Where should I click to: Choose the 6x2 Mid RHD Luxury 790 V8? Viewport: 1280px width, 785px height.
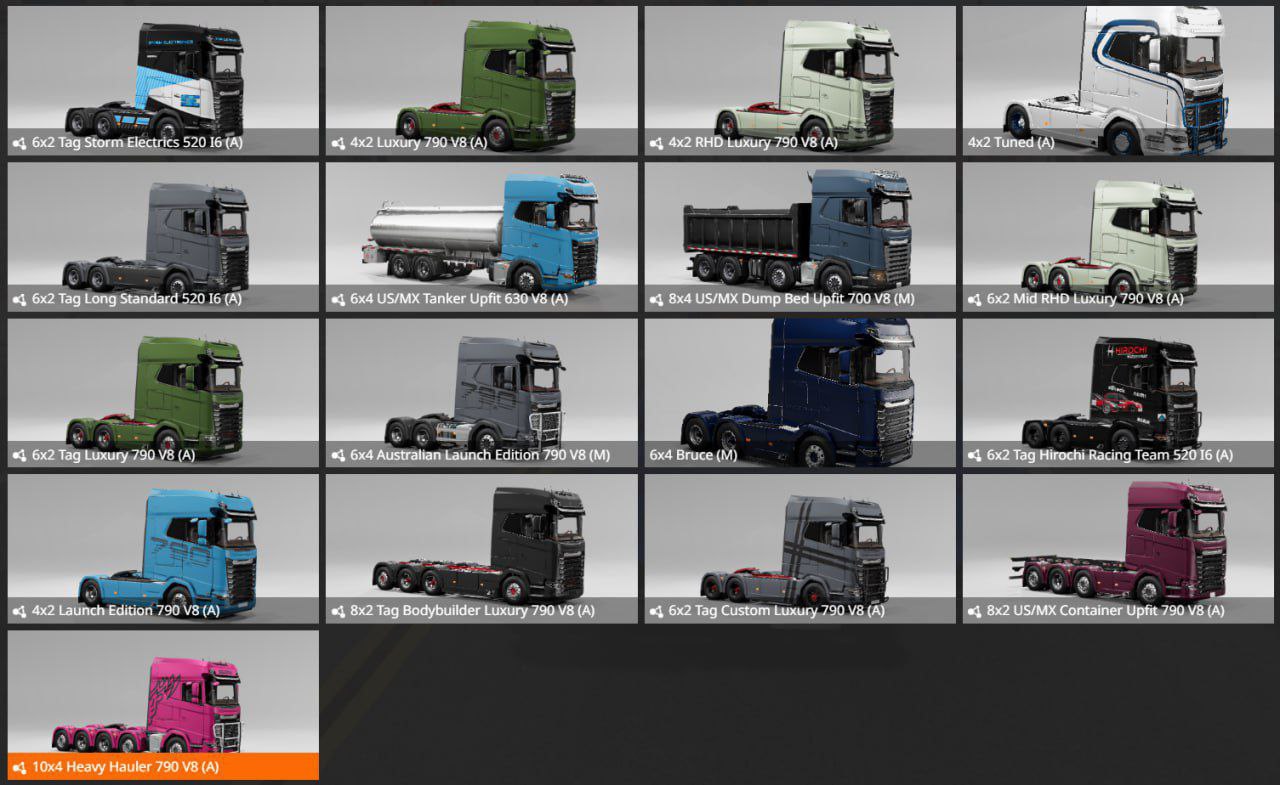1118,238
